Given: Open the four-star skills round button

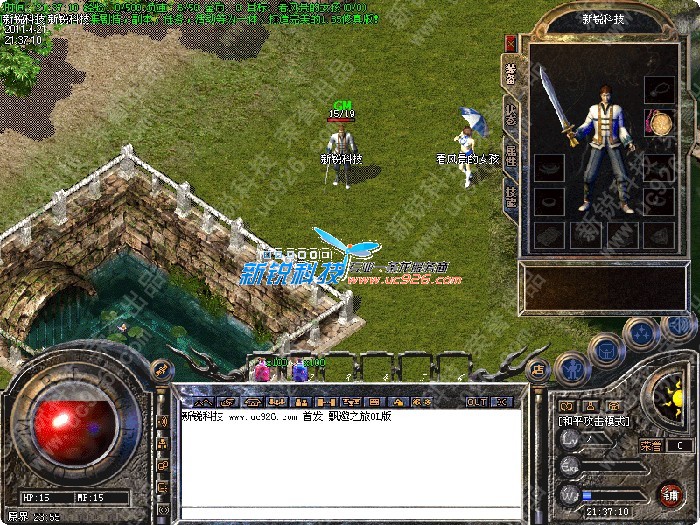Looking at the screenshot, I should tap(638, 333).
